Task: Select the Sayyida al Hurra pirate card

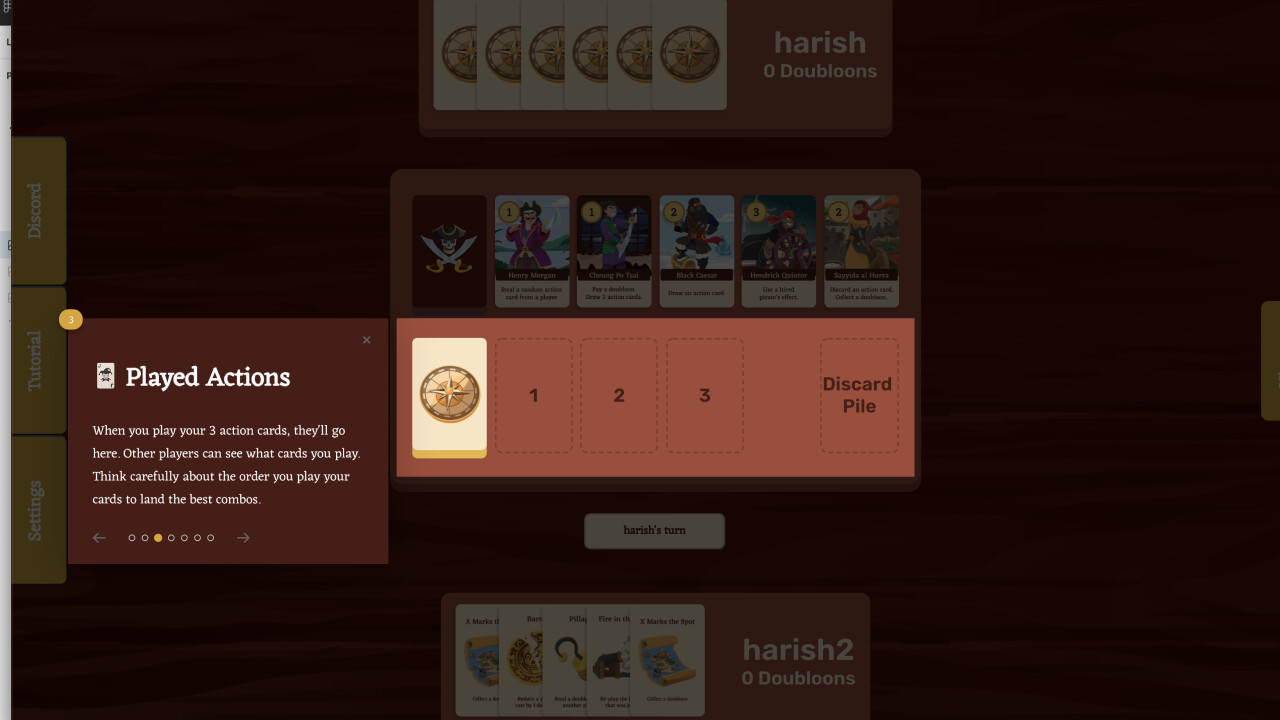Action: coord(860,251)
